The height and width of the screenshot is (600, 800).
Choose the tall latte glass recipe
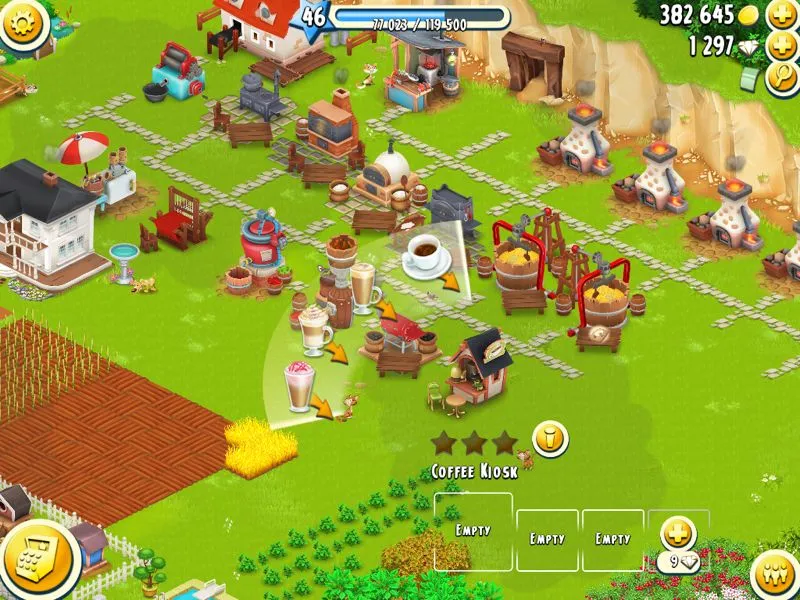(361, 287)
